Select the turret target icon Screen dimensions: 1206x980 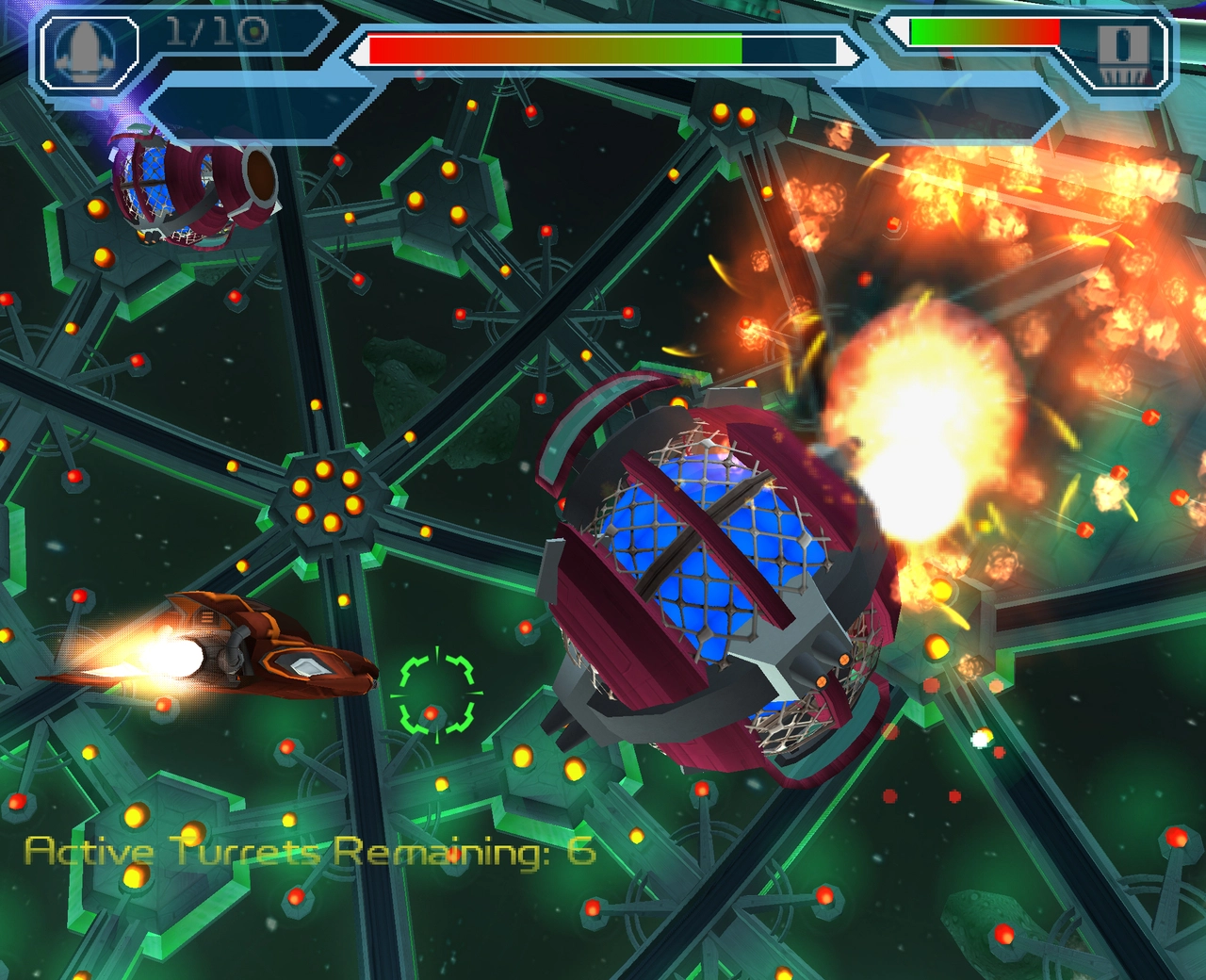pyautogui.click(x=1123, y=53)
